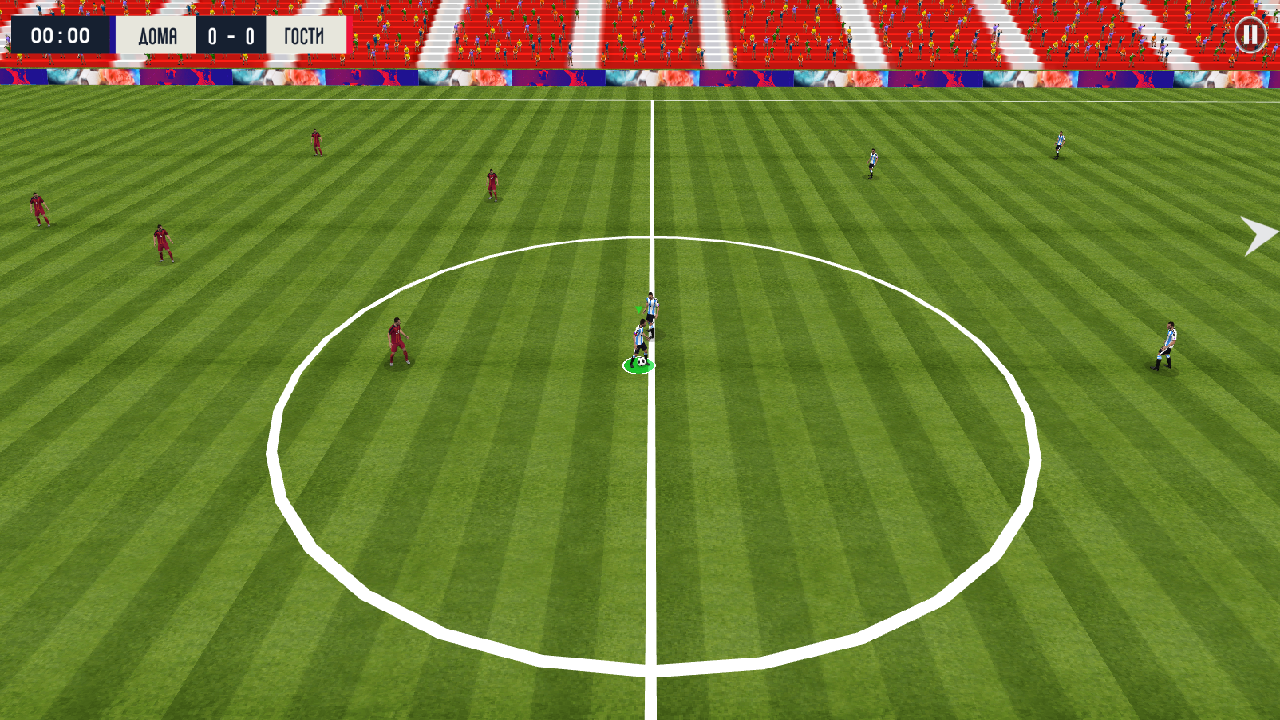Pause the match with the pause icon
The image size is (1280, 720).
(x=1248, y=33)
